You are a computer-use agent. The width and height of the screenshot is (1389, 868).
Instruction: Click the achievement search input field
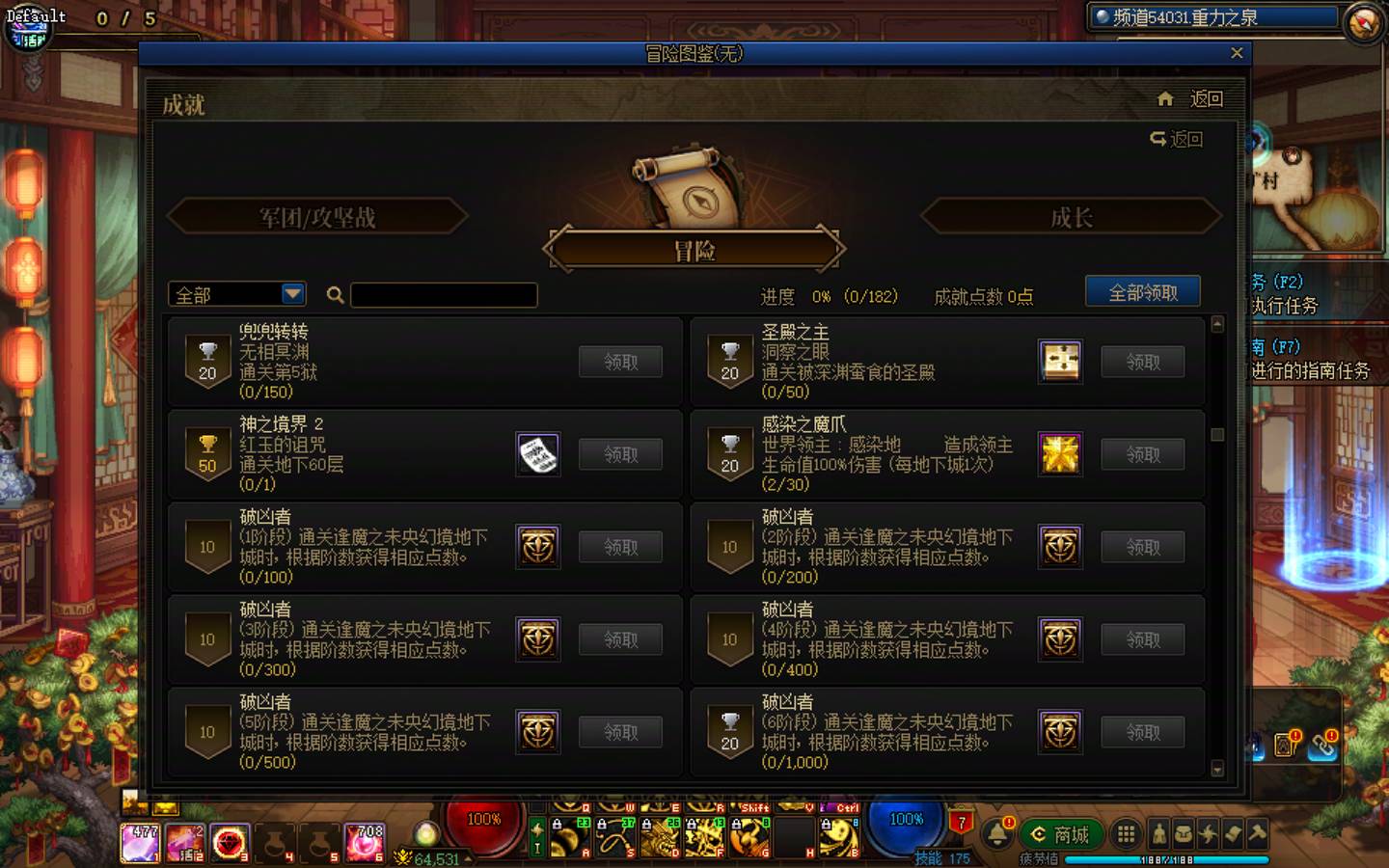point(444,295)
